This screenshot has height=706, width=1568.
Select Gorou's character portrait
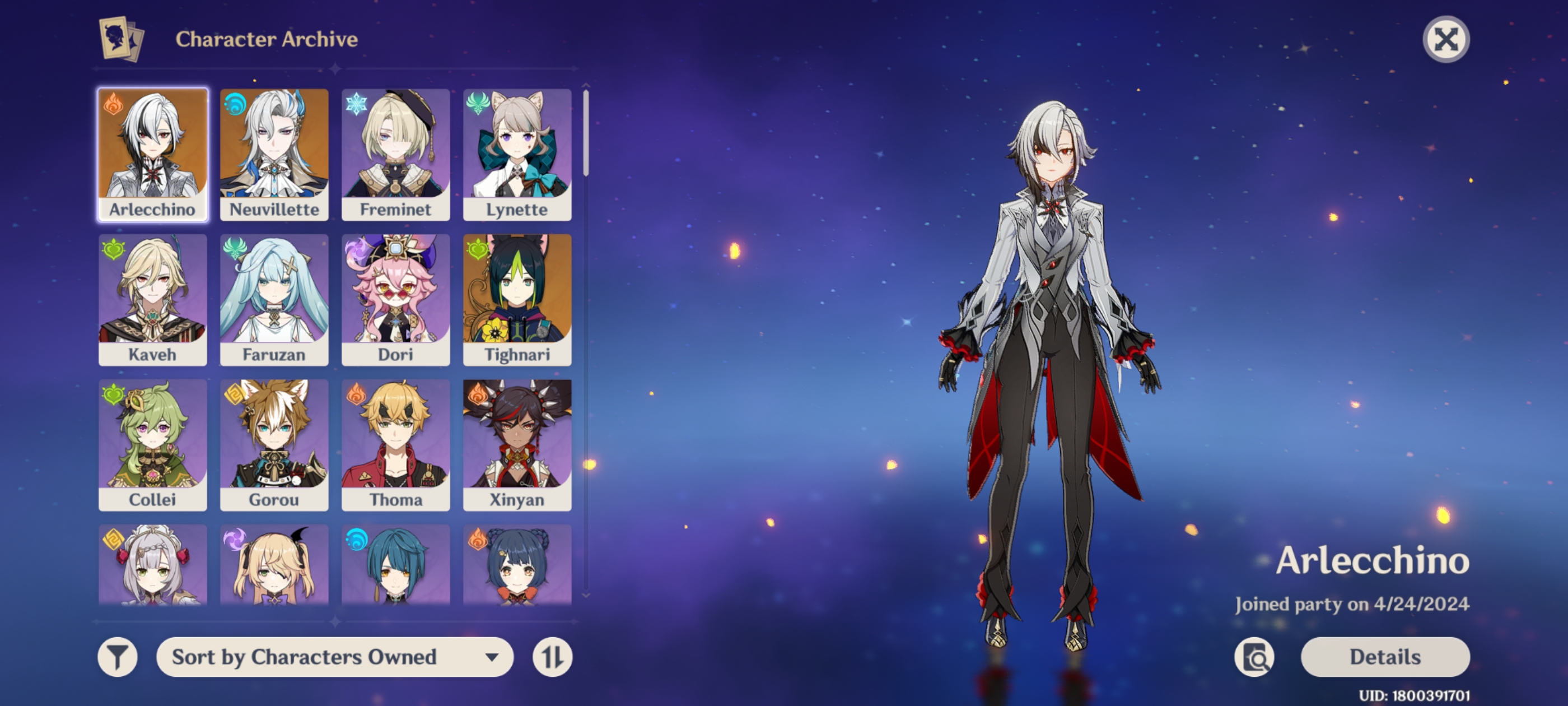click(274, 440)
